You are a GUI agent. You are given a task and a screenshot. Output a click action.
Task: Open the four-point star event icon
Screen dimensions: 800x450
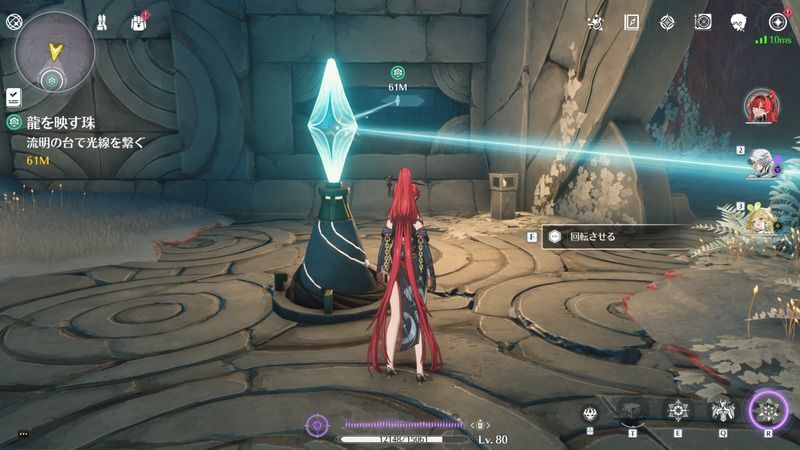pyautogui.click(x=667, y=22)
